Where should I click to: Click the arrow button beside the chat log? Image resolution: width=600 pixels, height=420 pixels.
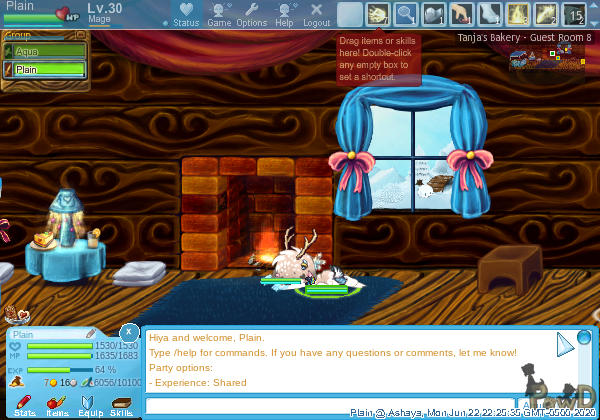pyautogui.click(x=566, y=345)
